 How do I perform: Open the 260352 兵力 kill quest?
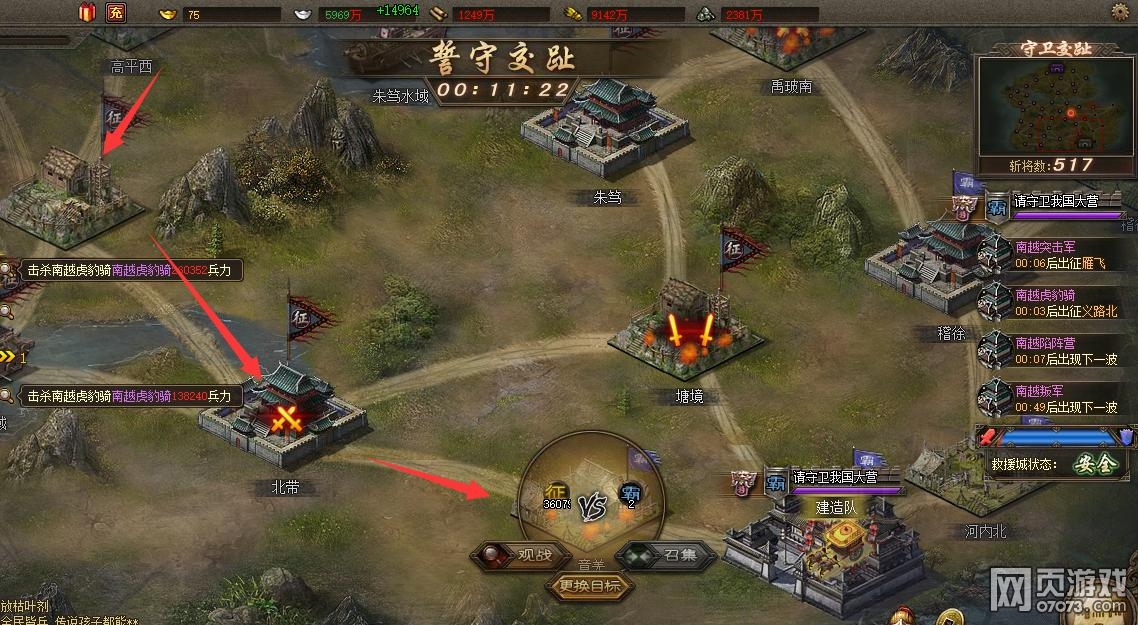click(x=125, y=270)
